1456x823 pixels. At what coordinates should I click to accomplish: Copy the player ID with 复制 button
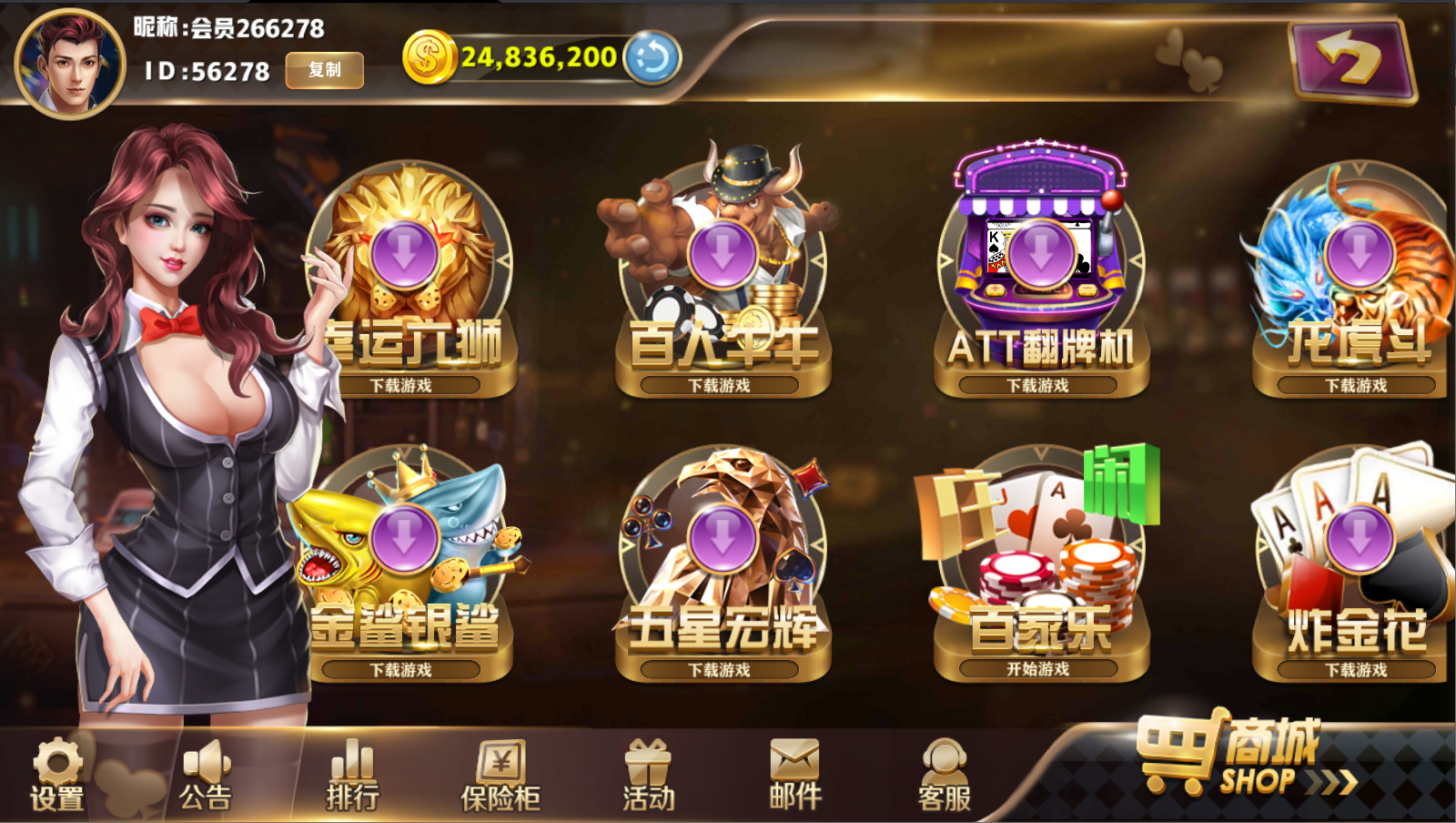[x=325, y=70]
